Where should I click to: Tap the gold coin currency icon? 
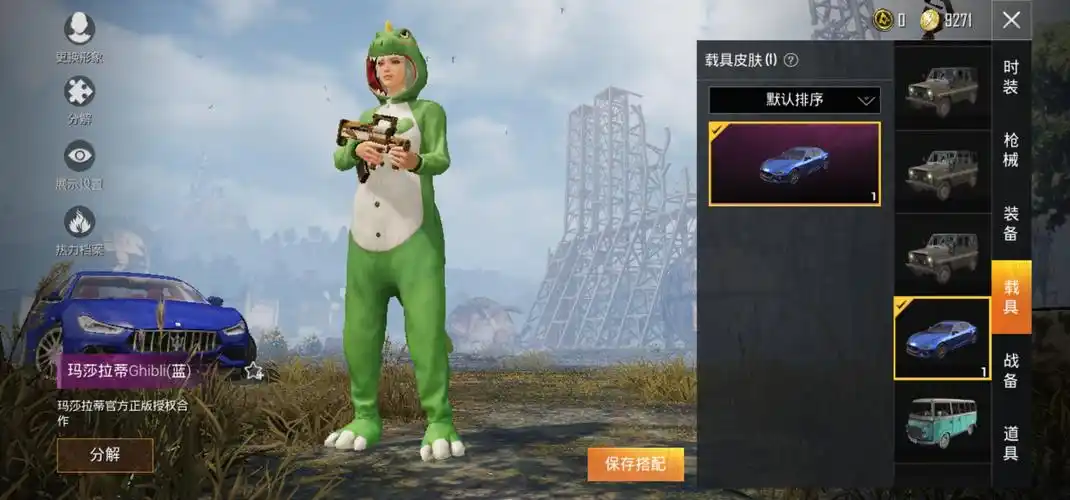(882, 19)
